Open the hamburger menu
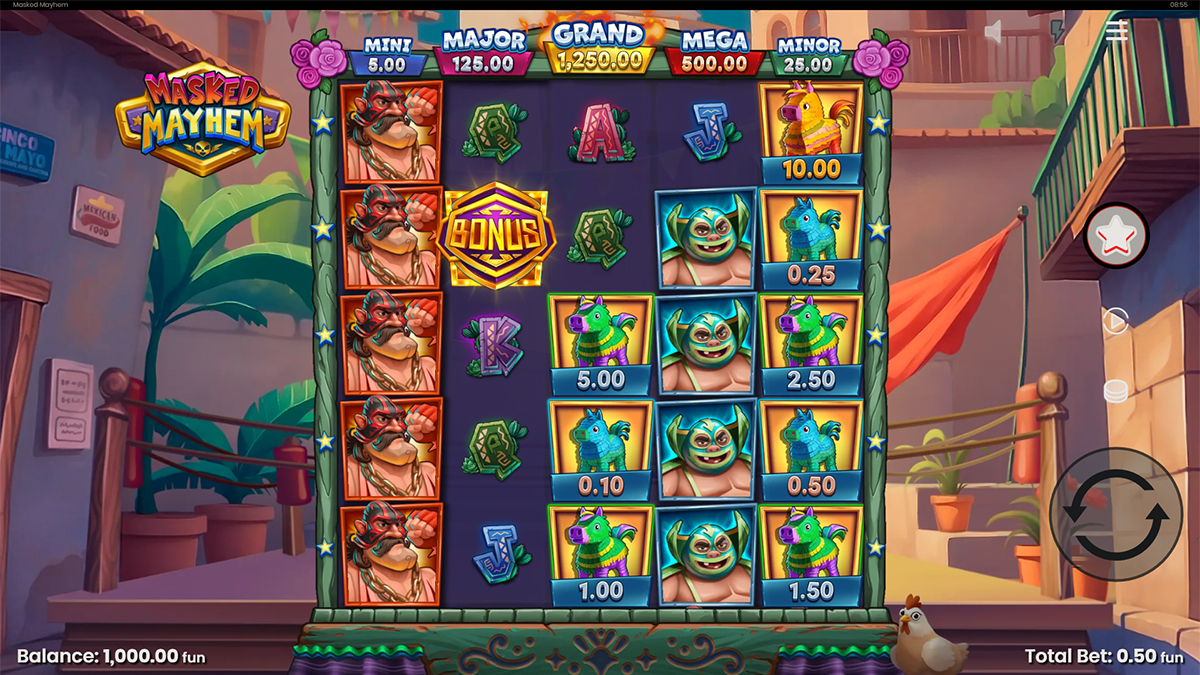Viewport: 1200px width, 675px height. click(1117, 31)
